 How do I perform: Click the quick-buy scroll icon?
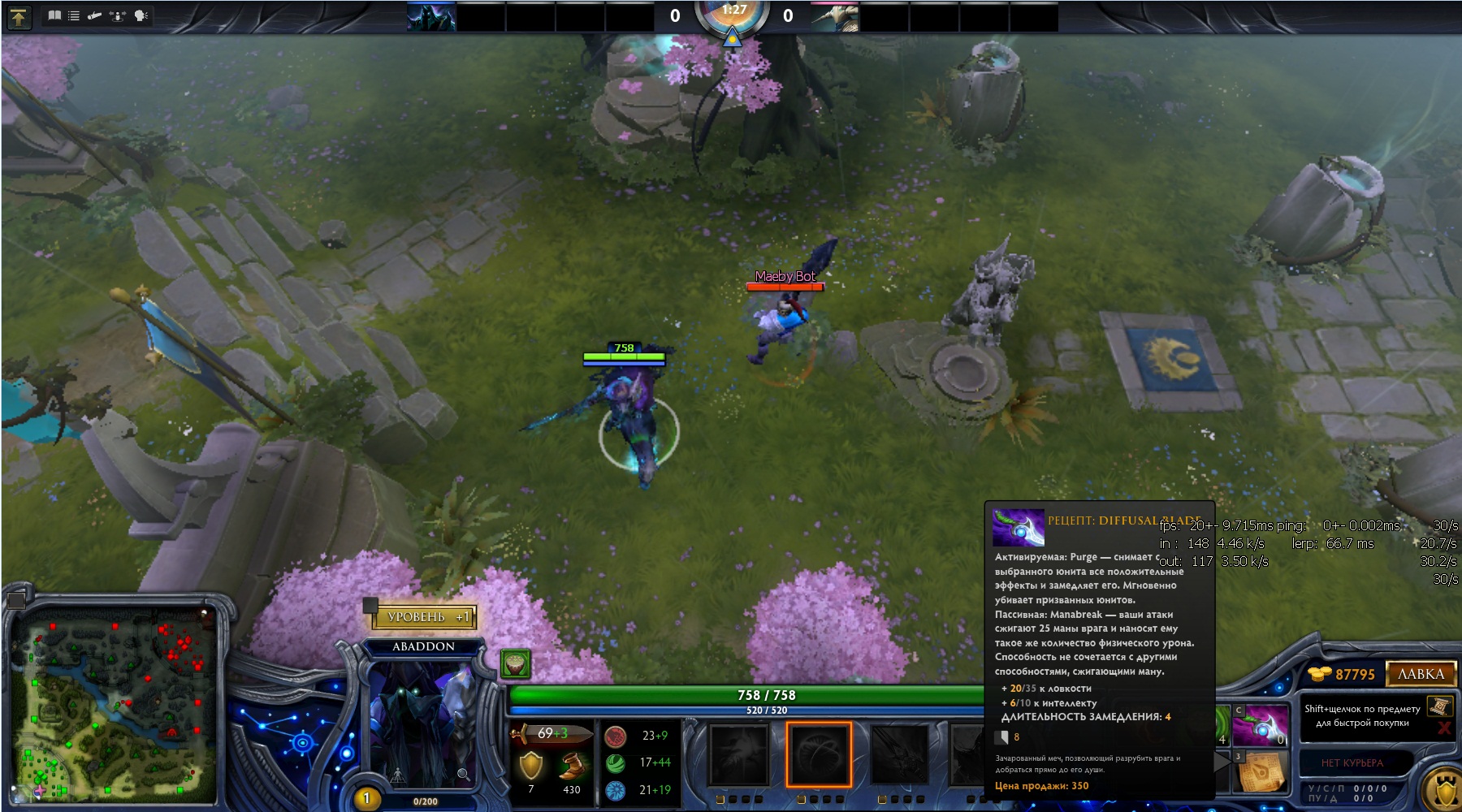(x=1440, y=706)
